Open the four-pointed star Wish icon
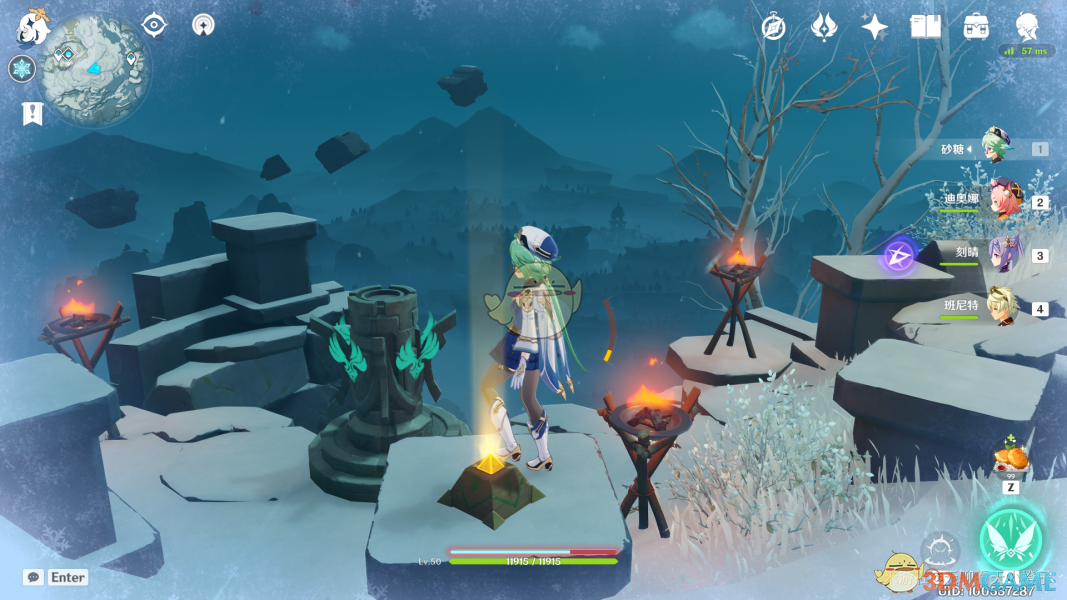This screenshot has width=1067, height=600. (x=875, y=27)
